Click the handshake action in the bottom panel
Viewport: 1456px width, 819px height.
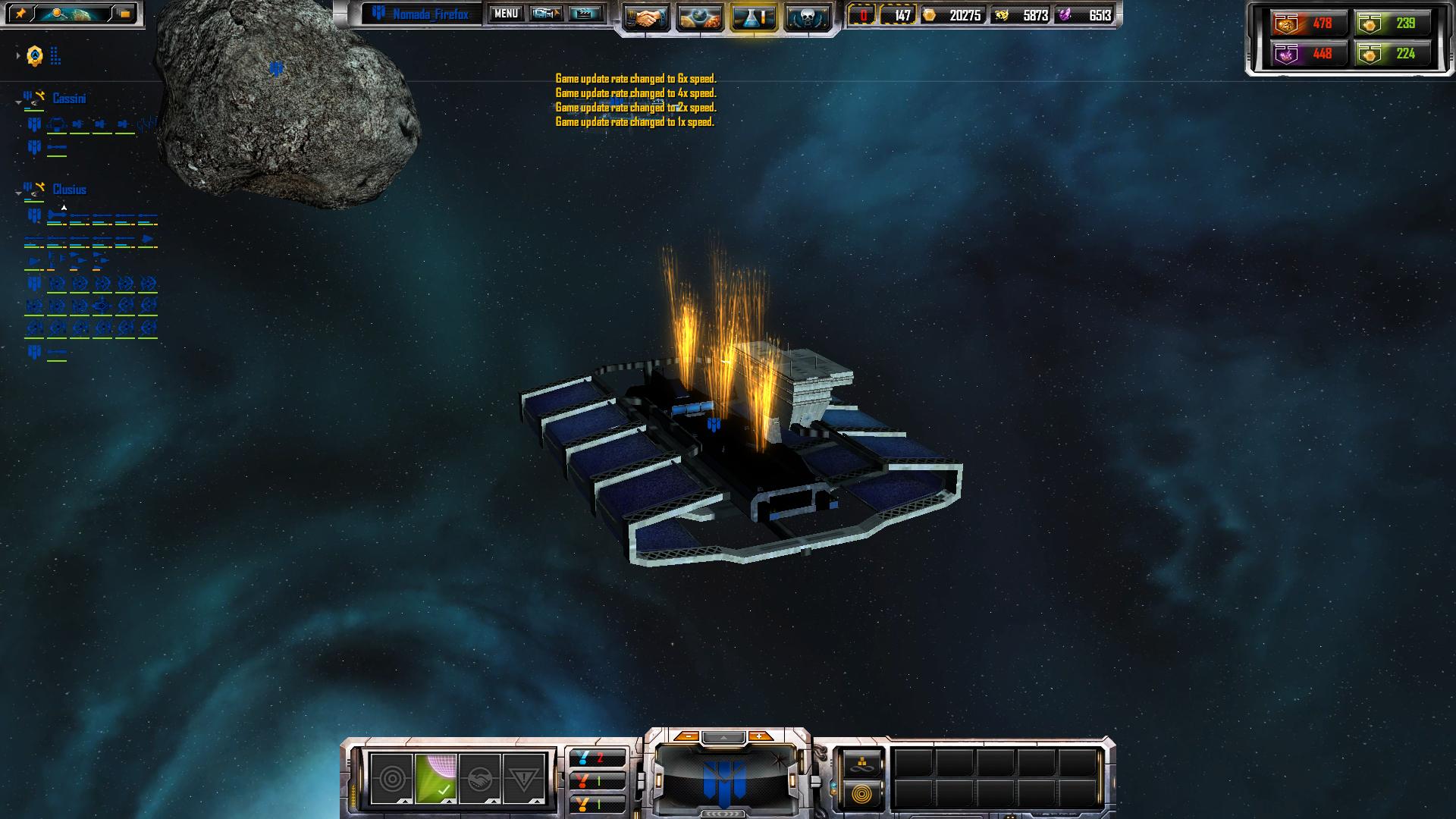(480, 779)
